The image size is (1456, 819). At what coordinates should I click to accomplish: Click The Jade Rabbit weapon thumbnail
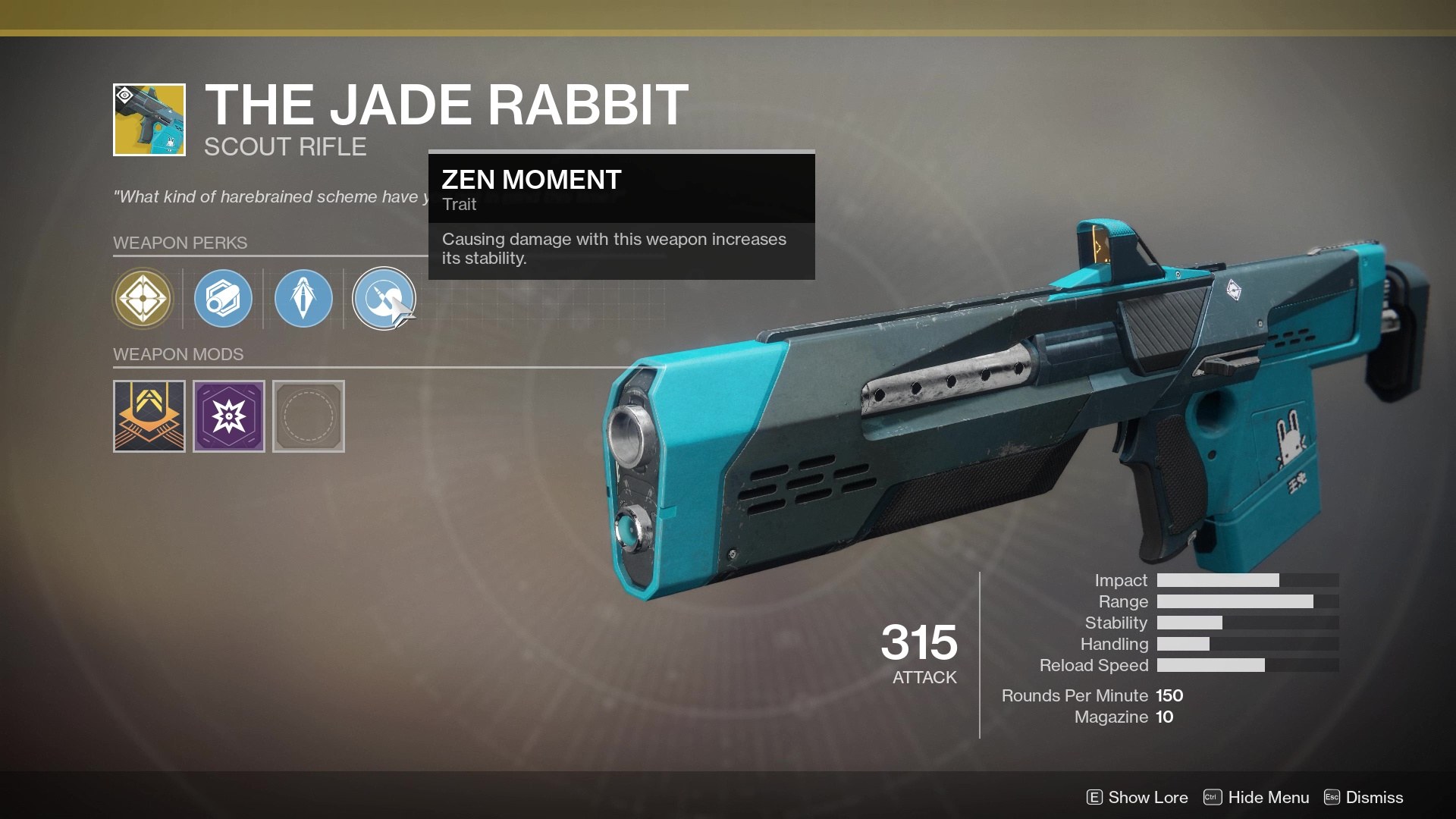click(149, 120)
